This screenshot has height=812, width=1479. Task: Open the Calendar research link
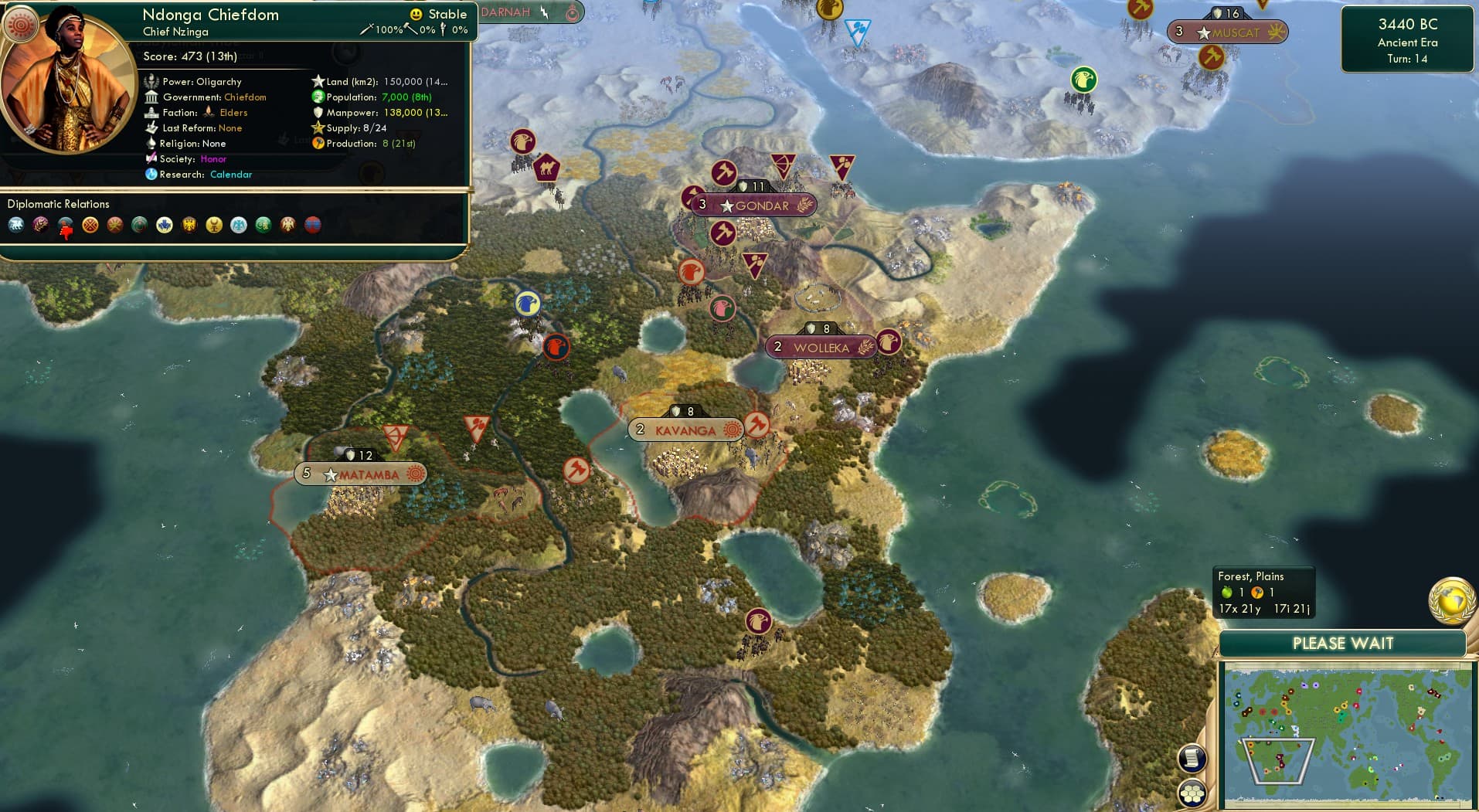231,175
